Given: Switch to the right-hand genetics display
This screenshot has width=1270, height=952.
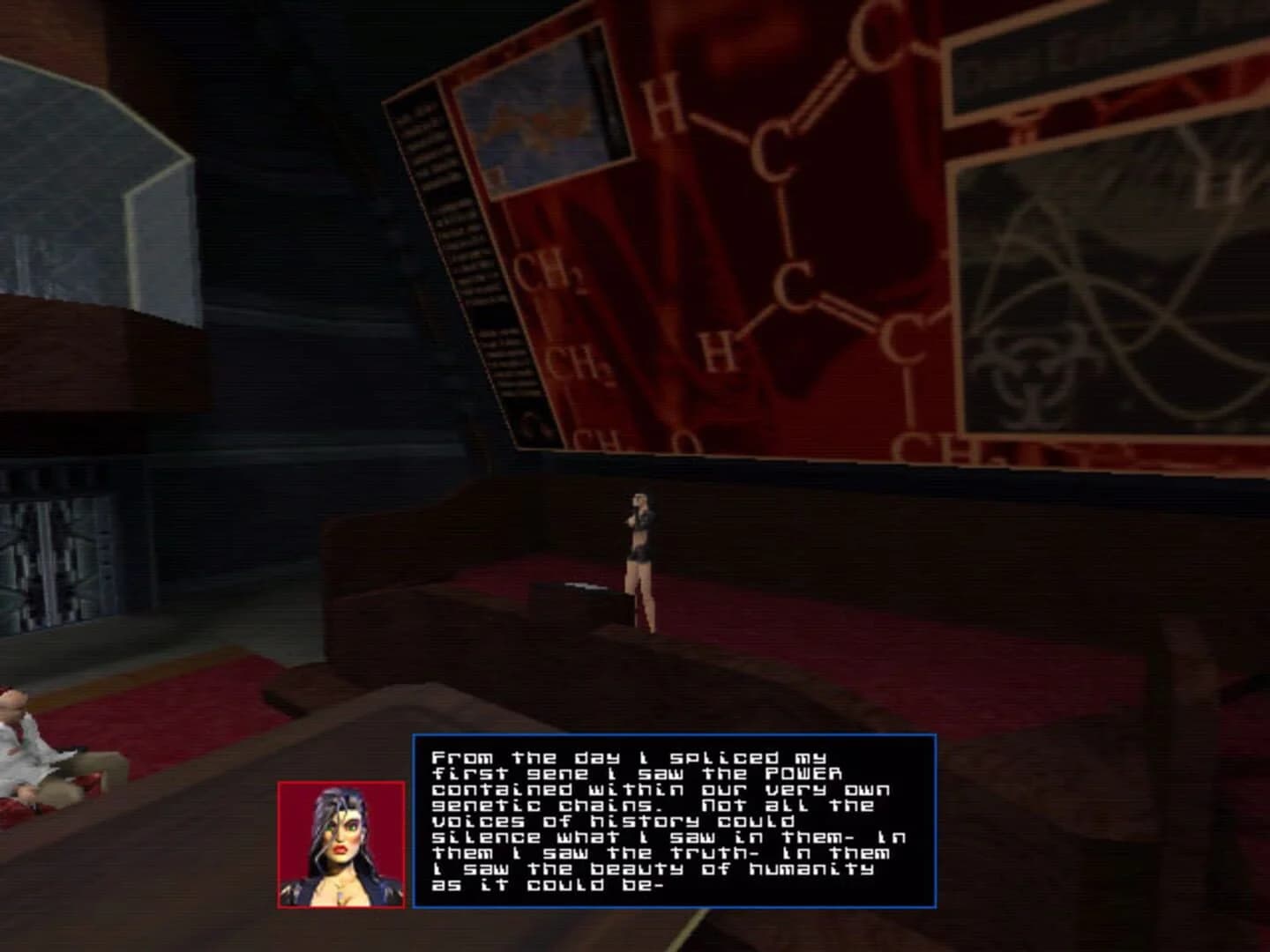Looking at the screenshot, I should pos(1102,264).
